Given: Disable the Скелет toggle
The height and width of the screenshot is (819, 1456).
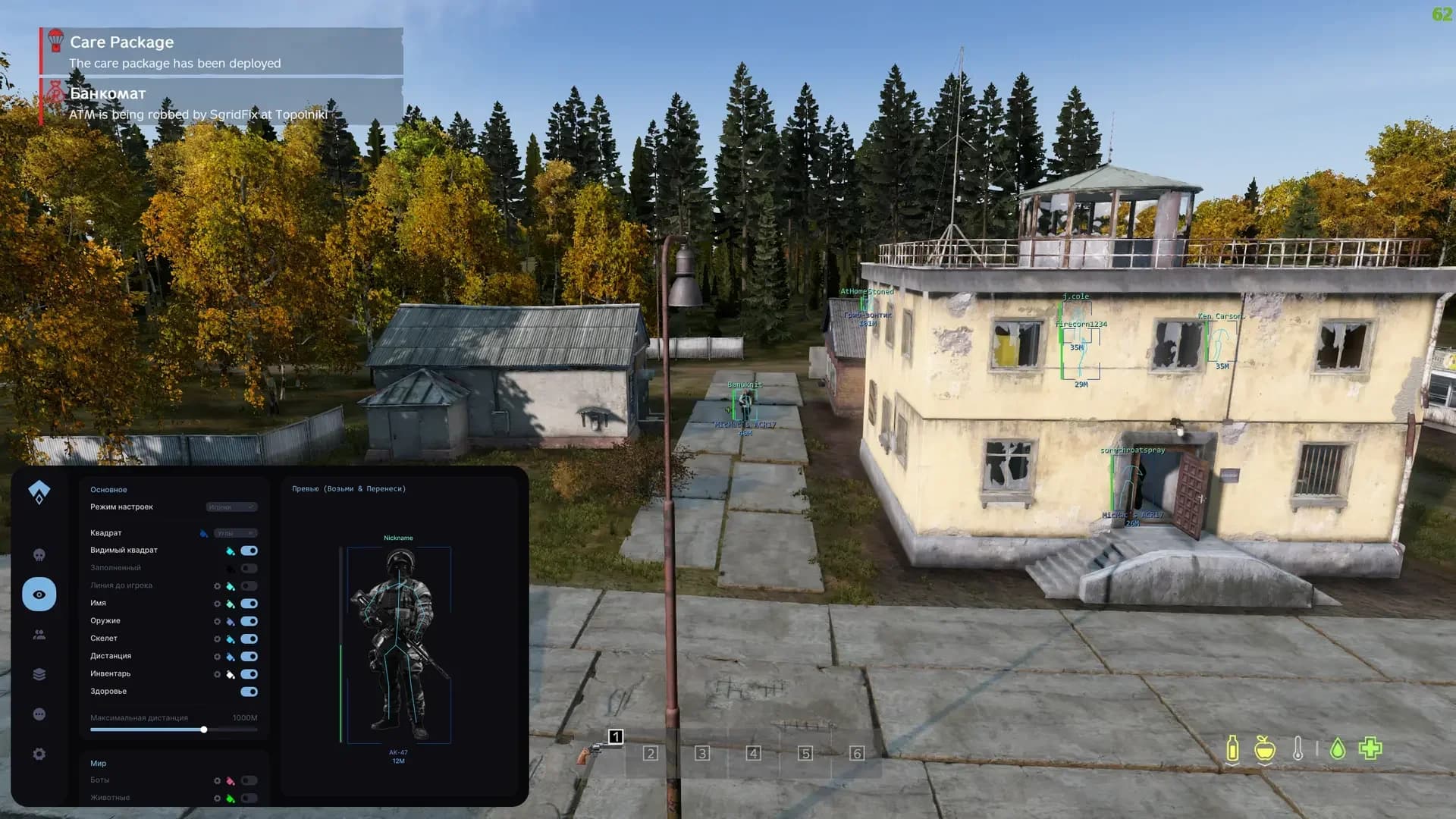Looking at the screenshot, I should [250, 639].
